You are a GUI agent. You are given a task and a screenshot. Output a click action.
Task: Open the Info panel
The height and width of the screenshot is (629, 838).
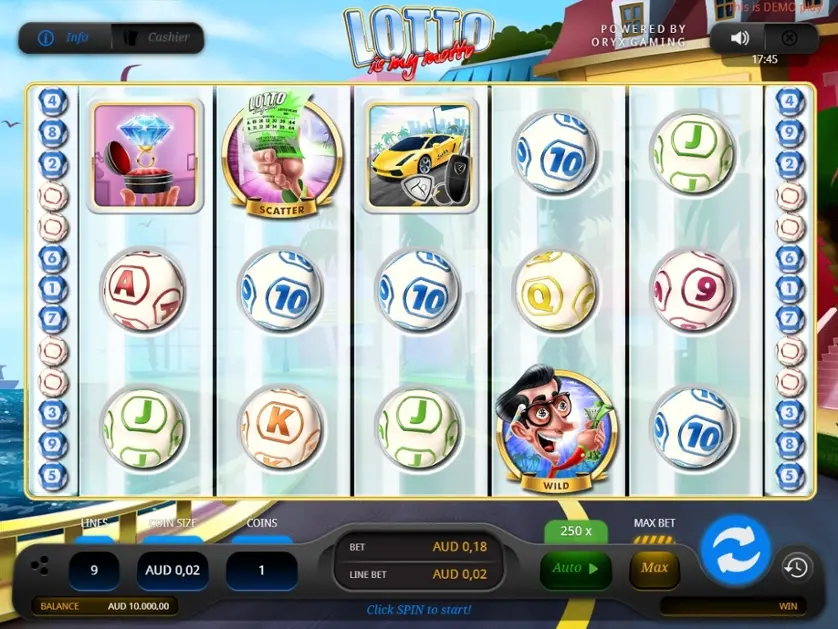64,38
